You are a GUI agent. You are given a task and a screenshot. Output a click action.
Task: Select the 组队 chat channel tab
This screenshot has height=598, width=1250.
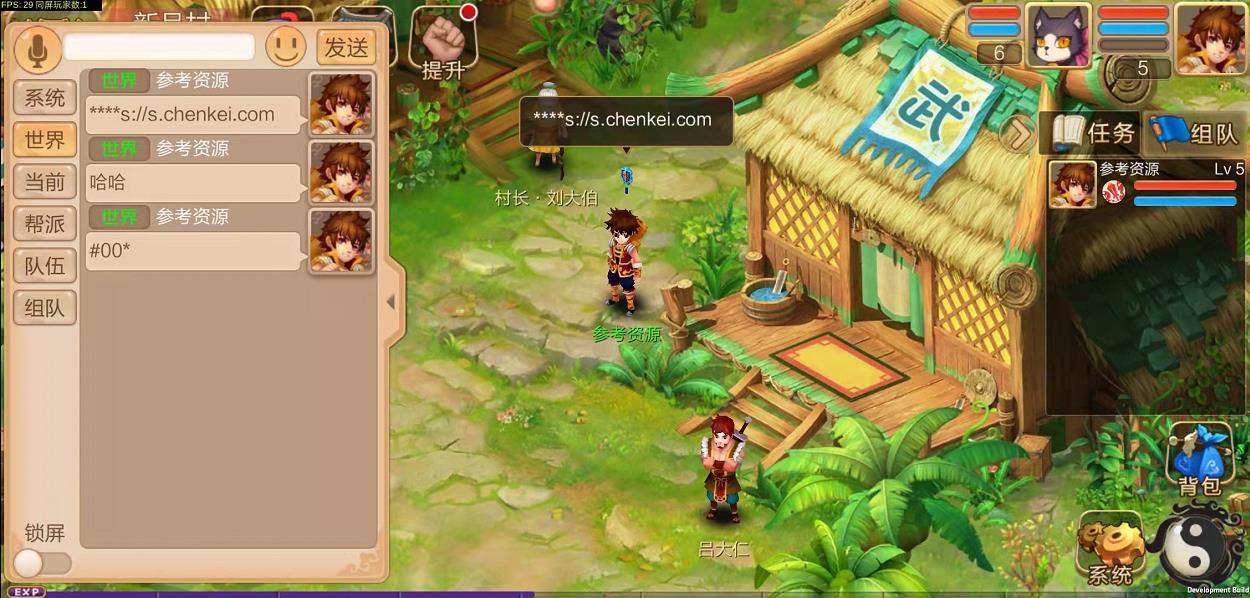click(x=45, y=308)
